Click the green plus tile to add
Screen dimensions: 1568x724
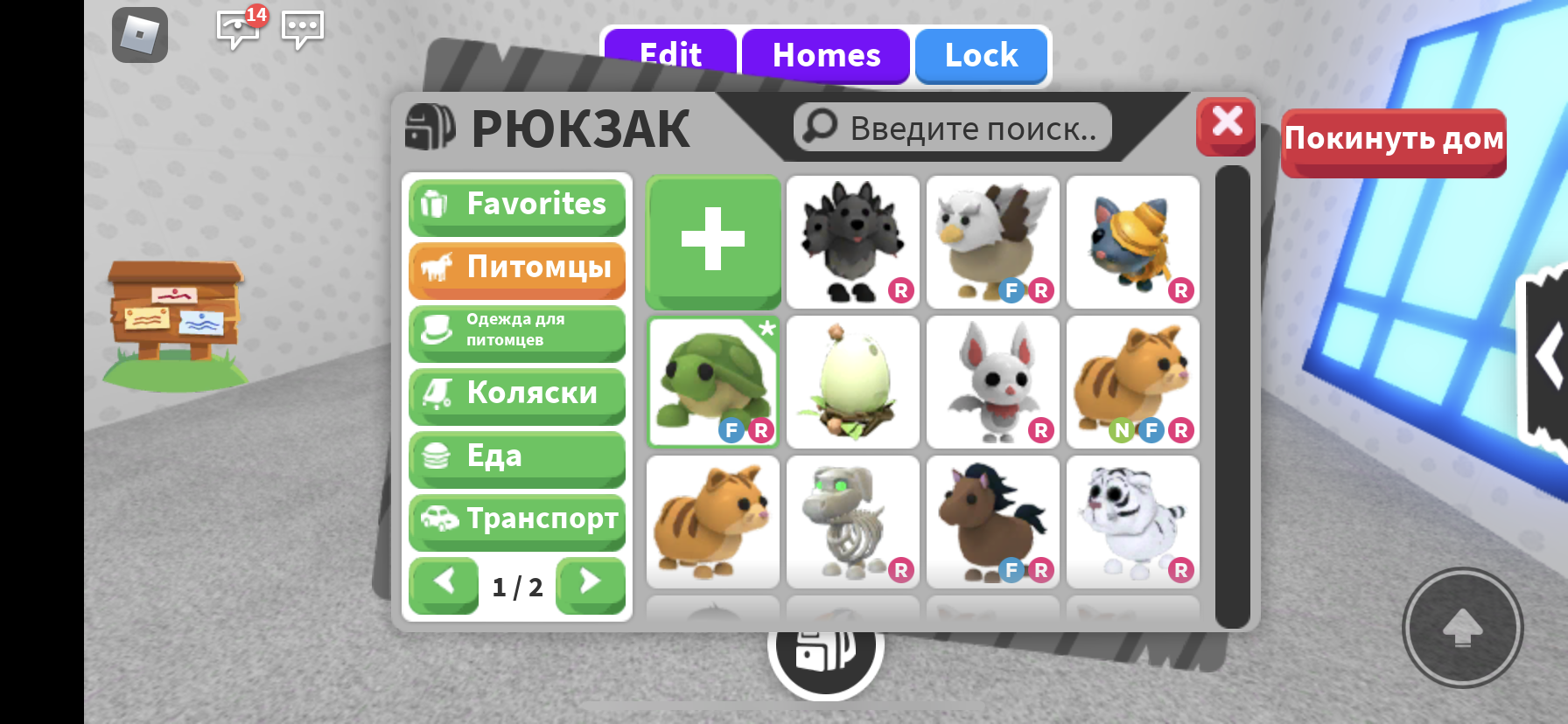point(712,242)
